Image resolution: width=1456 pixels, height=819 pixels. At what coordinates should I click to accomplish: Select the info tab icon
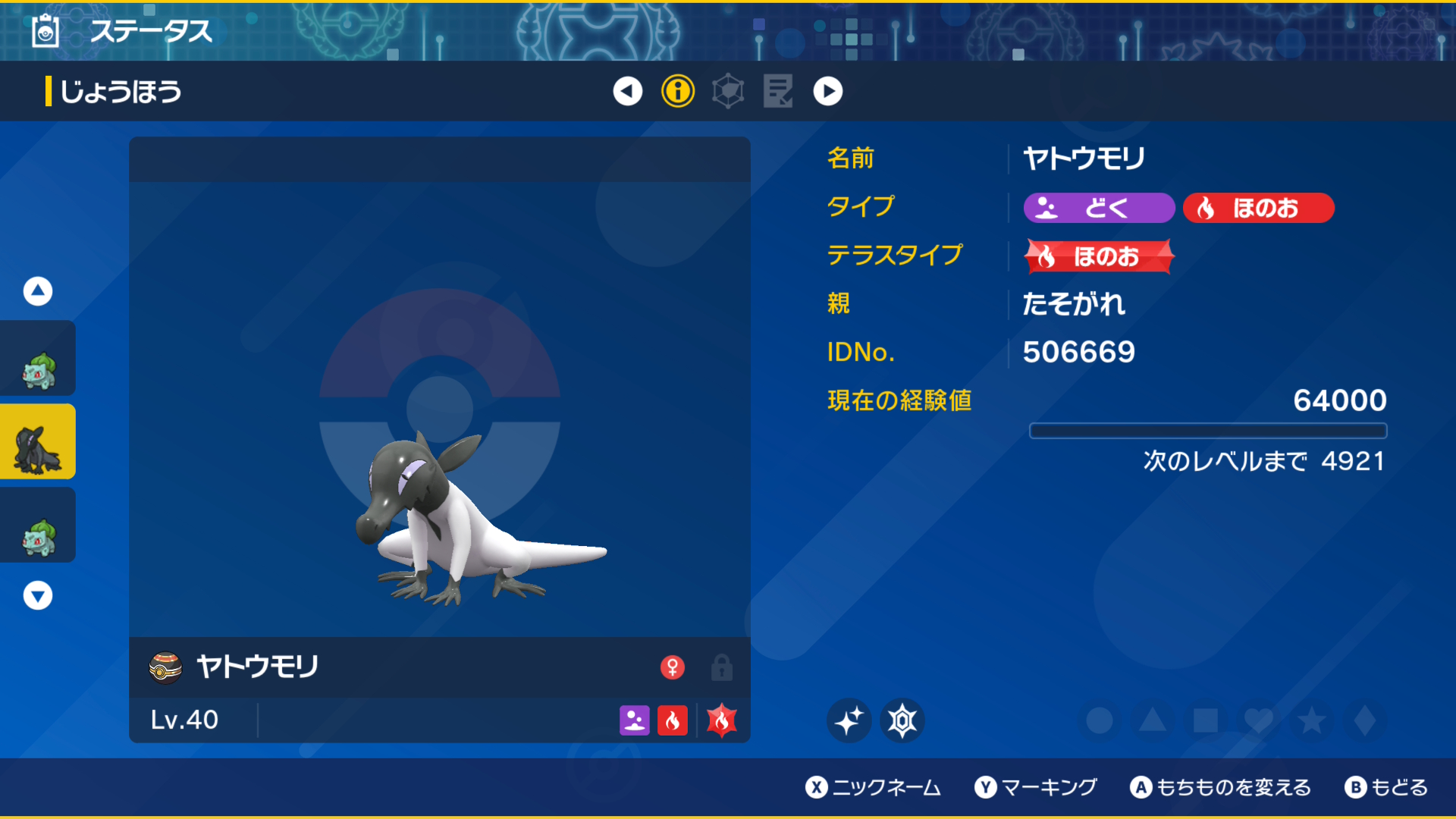click(x=678, y=92)
